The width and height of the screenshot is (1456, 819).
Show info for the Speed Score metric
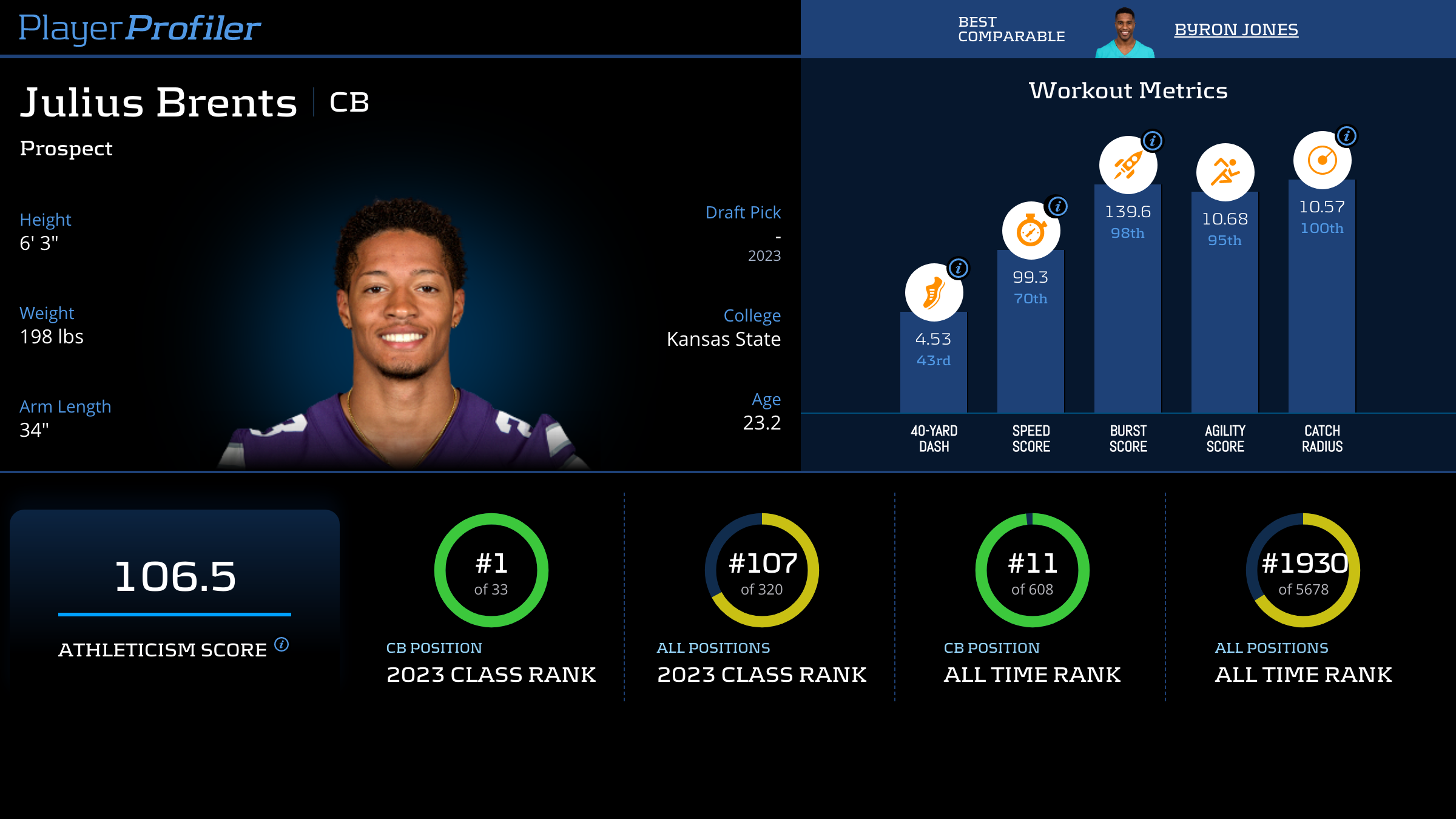pos(1057,206)
